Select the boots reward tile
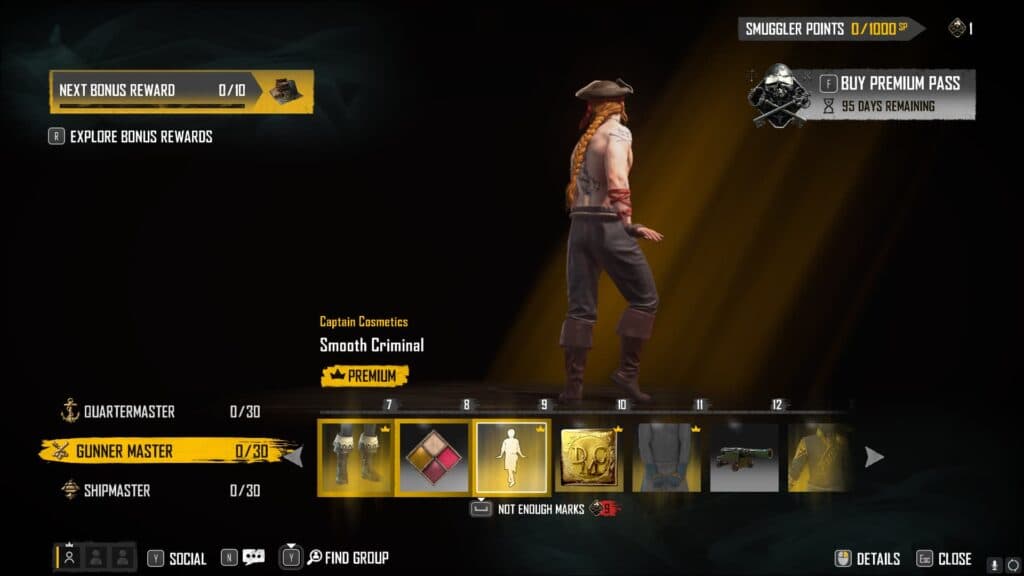Image resolution: width=1024 pixels, height=576 pixels. pos(356,457)
